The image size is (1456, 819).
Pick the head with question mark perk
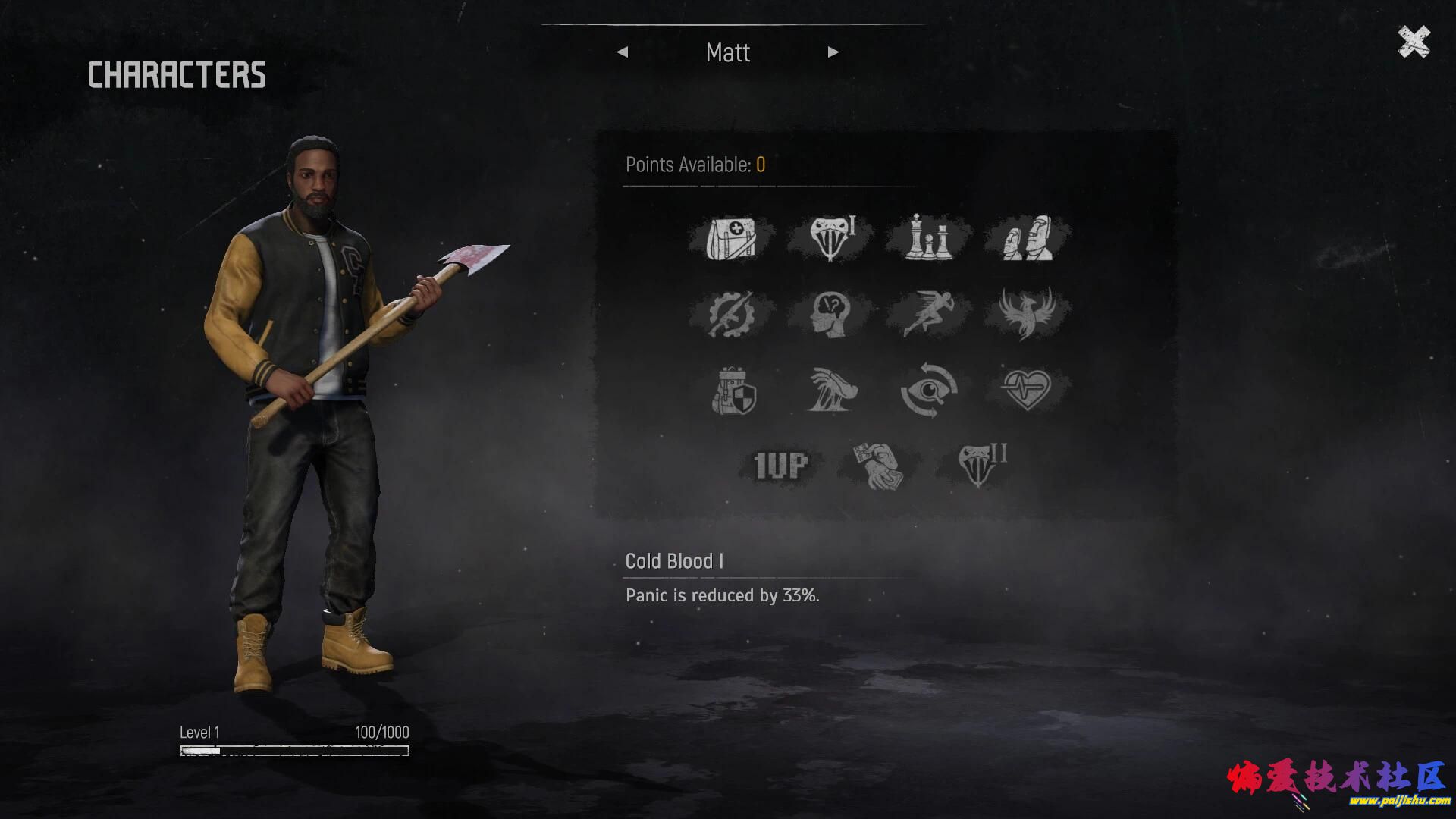pos(830,314)
